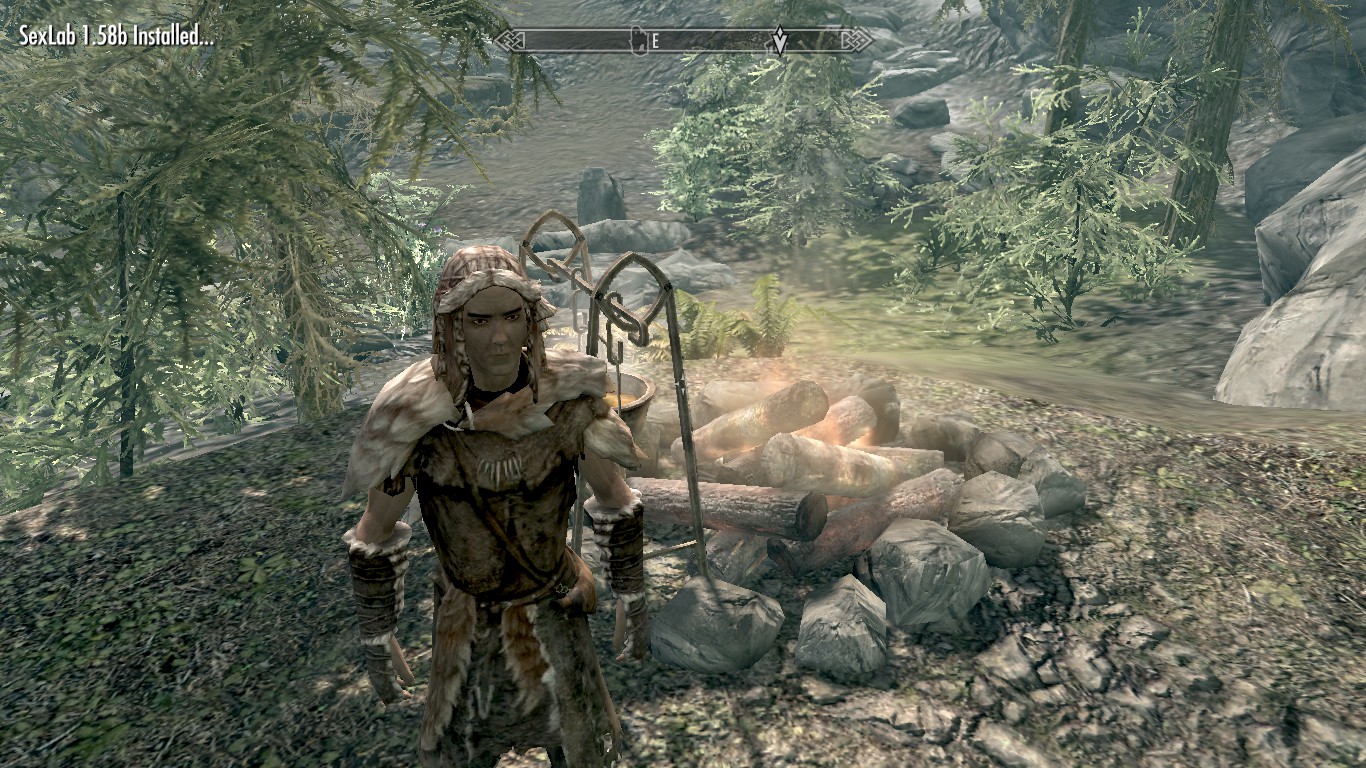This screenshot has height=768, width=1366.
Task: Click the East marker on the compass
Action: [x=655, y=41]
